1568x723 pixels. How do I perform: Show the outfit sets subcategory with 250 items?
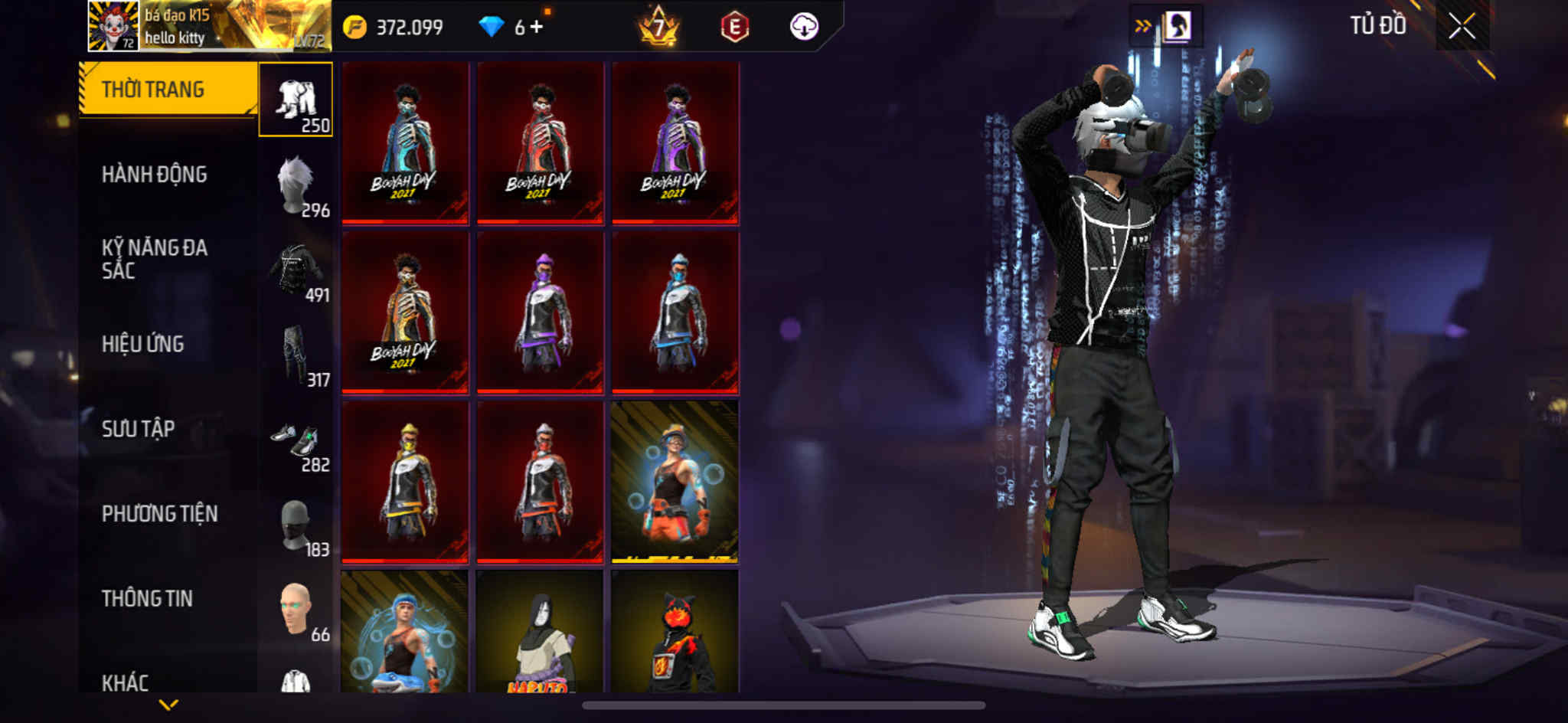(x=296, y=100)
